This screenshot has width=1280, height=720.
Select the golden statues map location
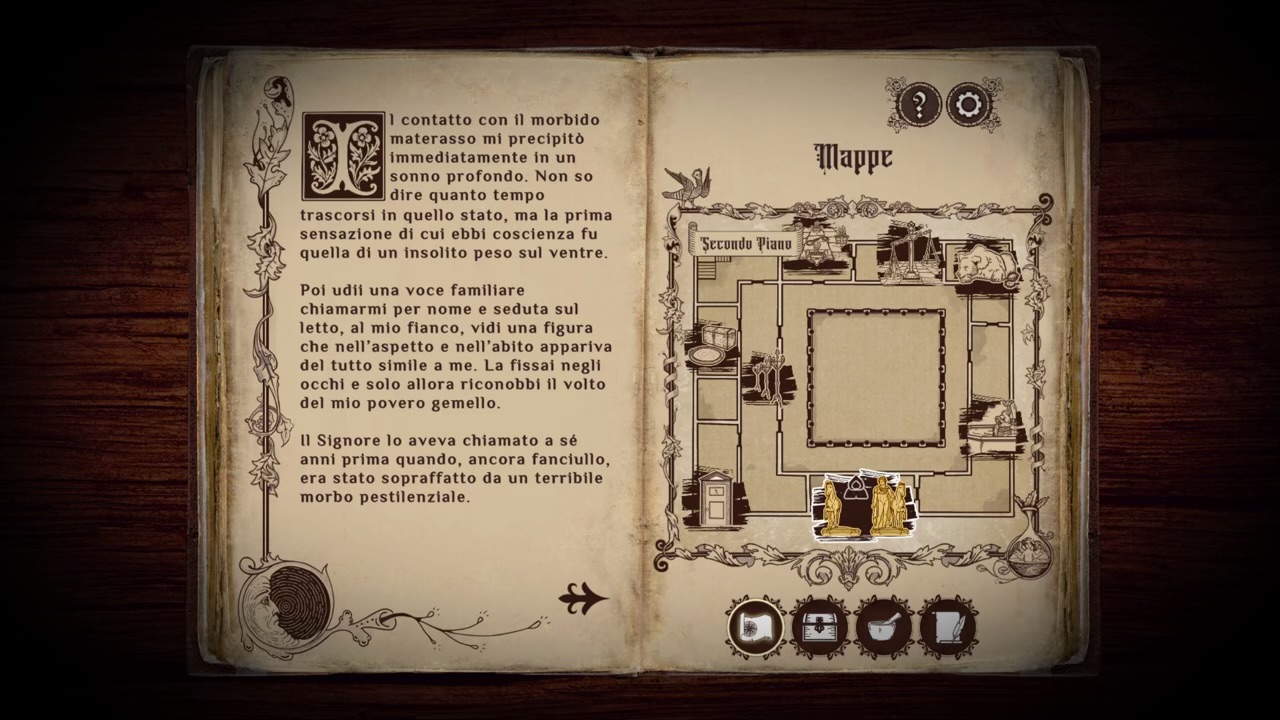point(862,506)
